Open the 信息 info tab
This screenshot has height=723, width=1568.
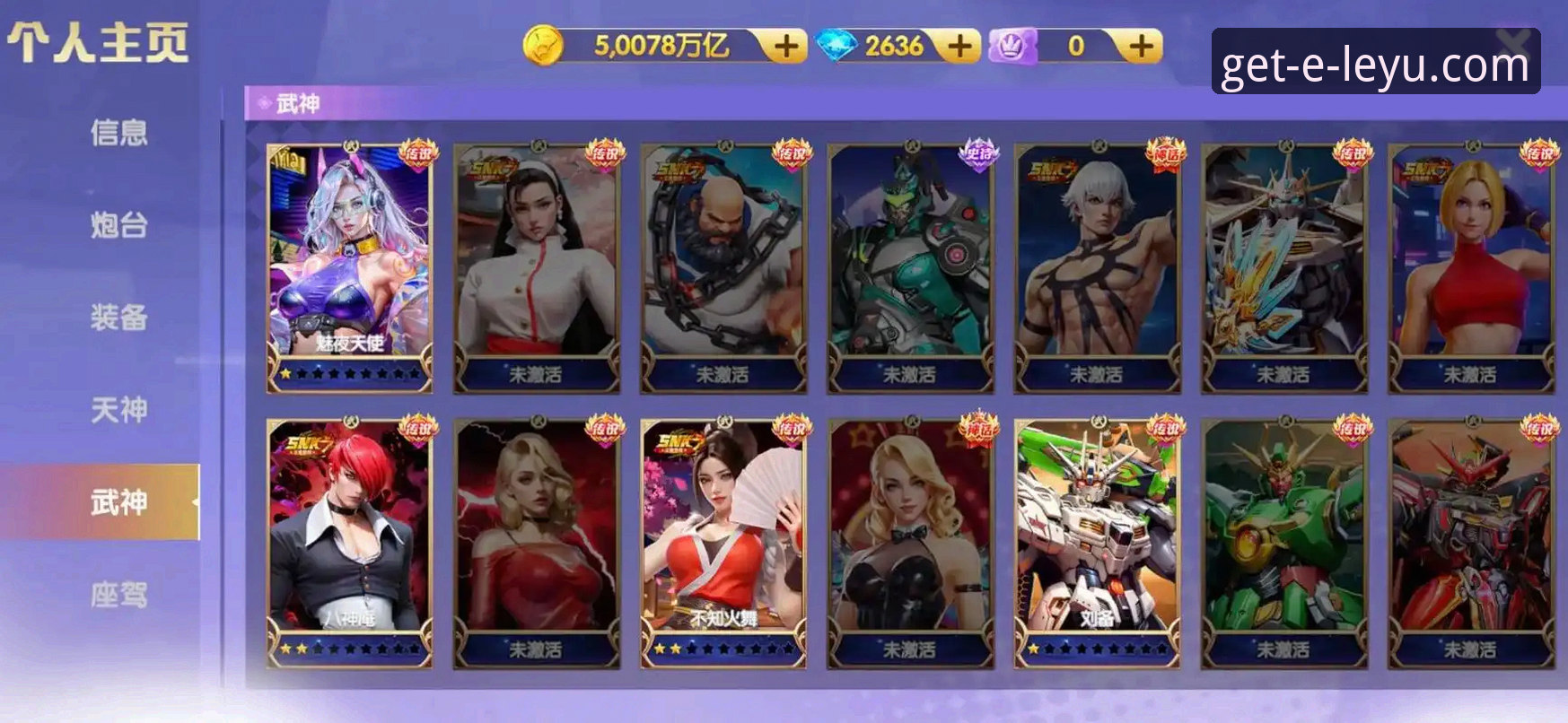coord(118,133)
